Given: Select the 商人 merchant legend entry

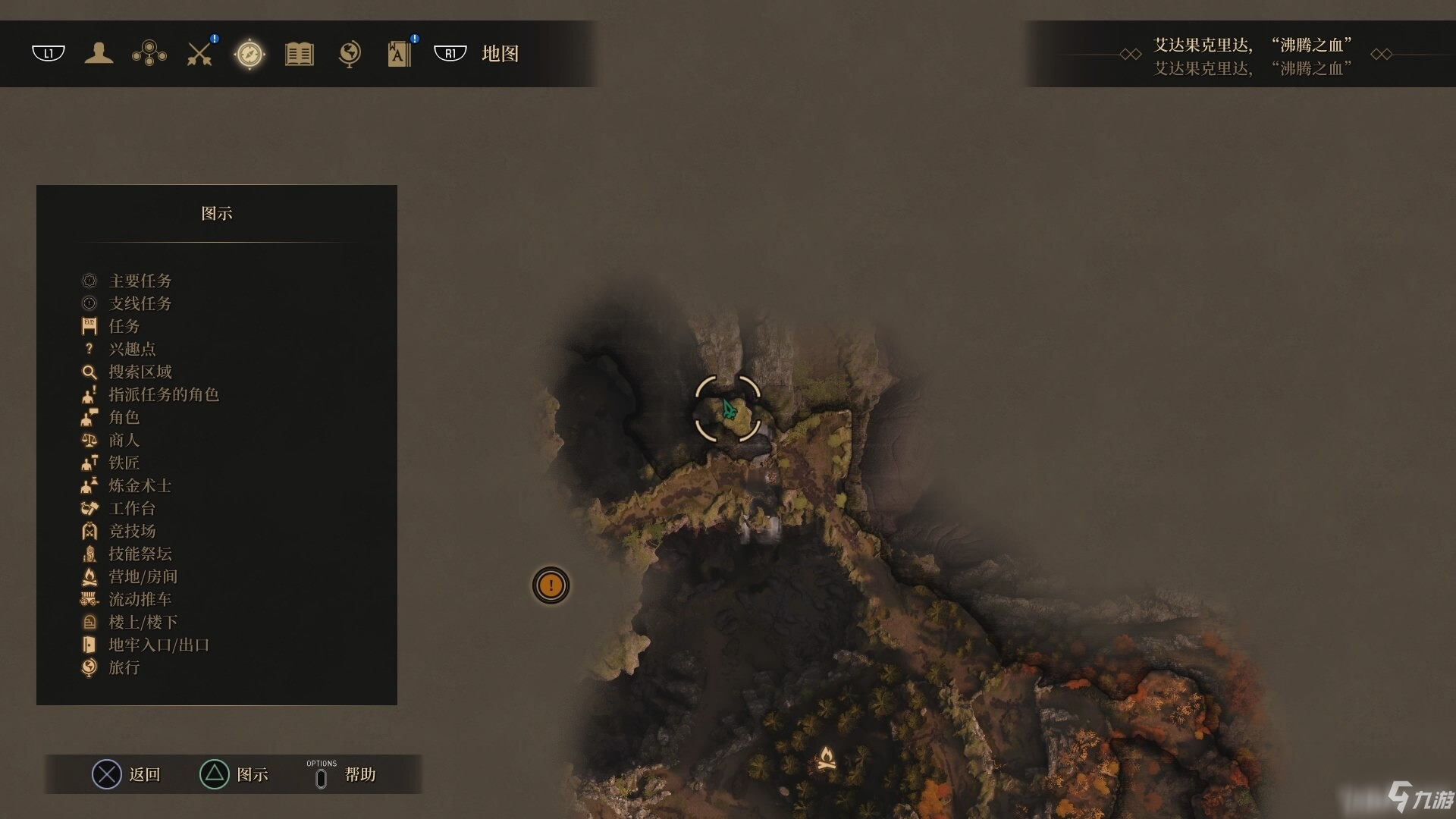Looking at the screenshot, I should [x=124, y=440].
